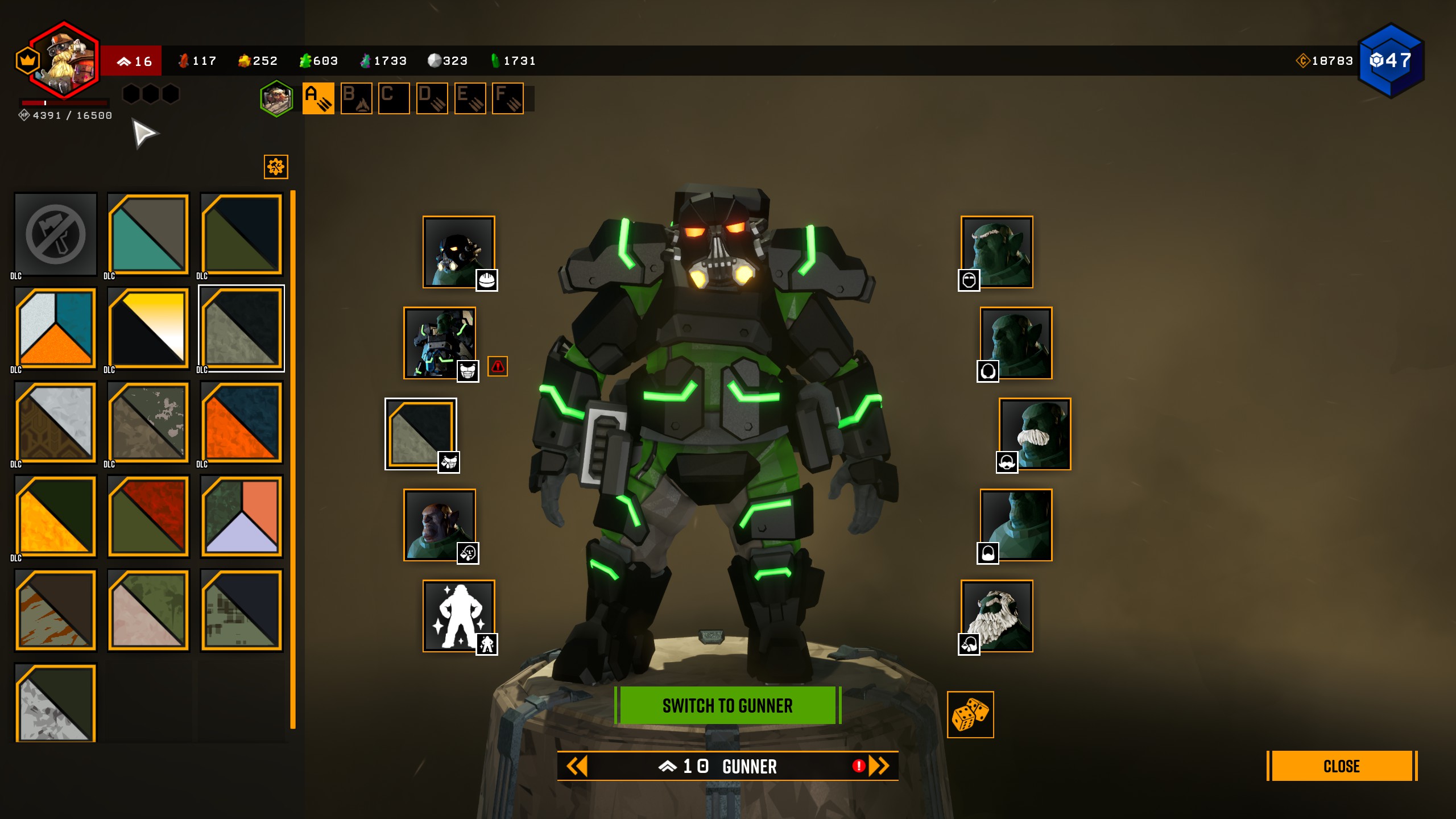Image resolution: width=1456 pixels, height=819 pixels.
Task: Switch to loadout C
Action: 394,98
